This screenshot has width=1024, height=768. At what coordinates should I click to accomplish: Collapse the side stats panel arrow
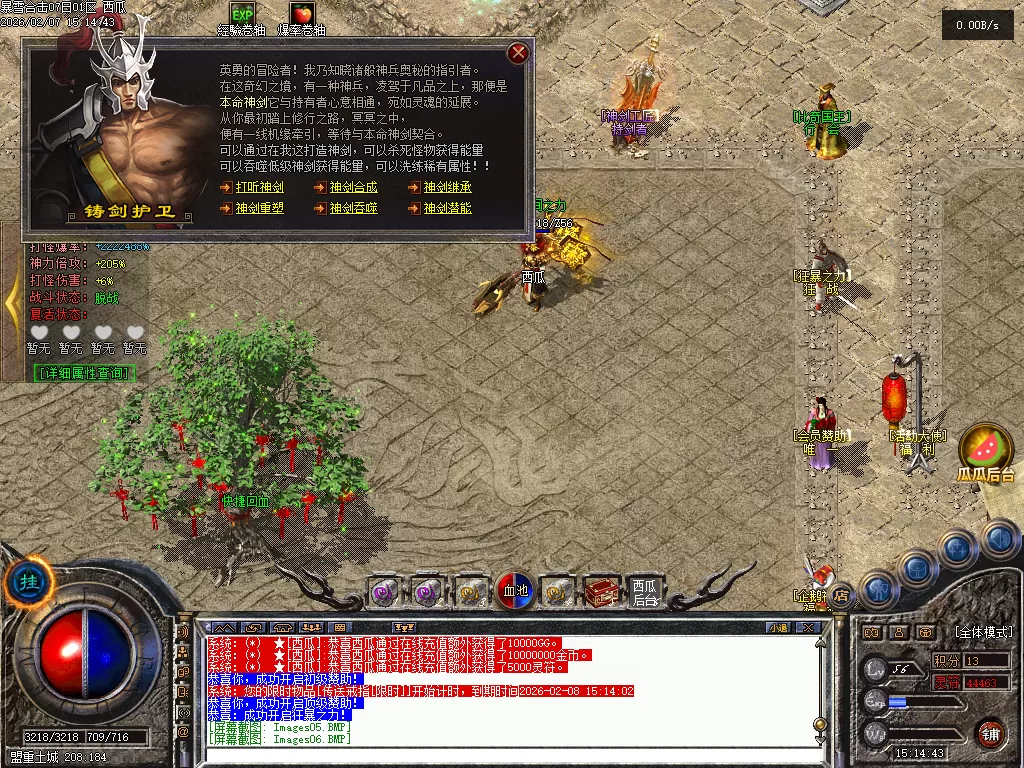coord(11,301)
